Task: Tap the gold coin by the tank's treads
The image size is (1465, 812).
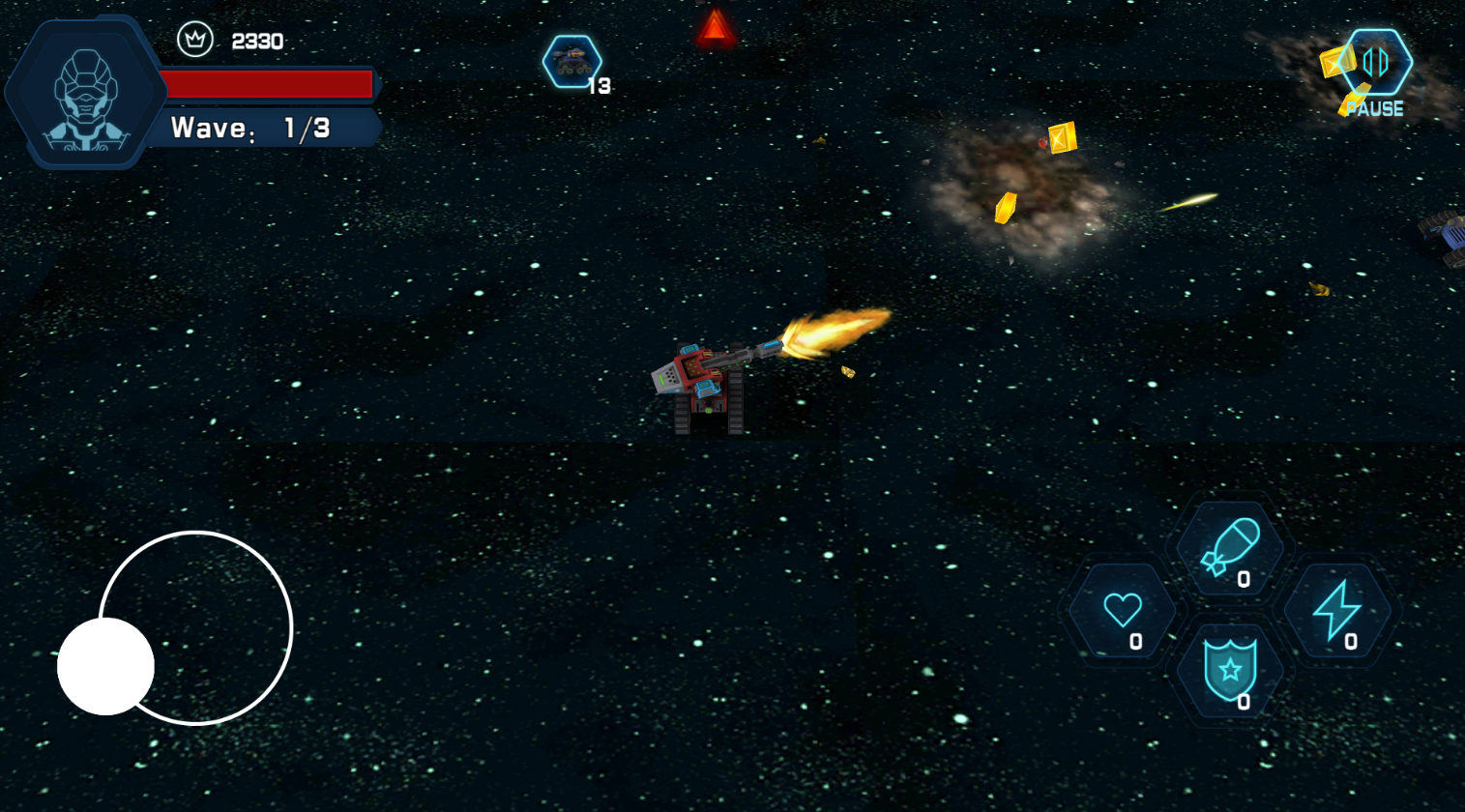Action: click(849, 372)
